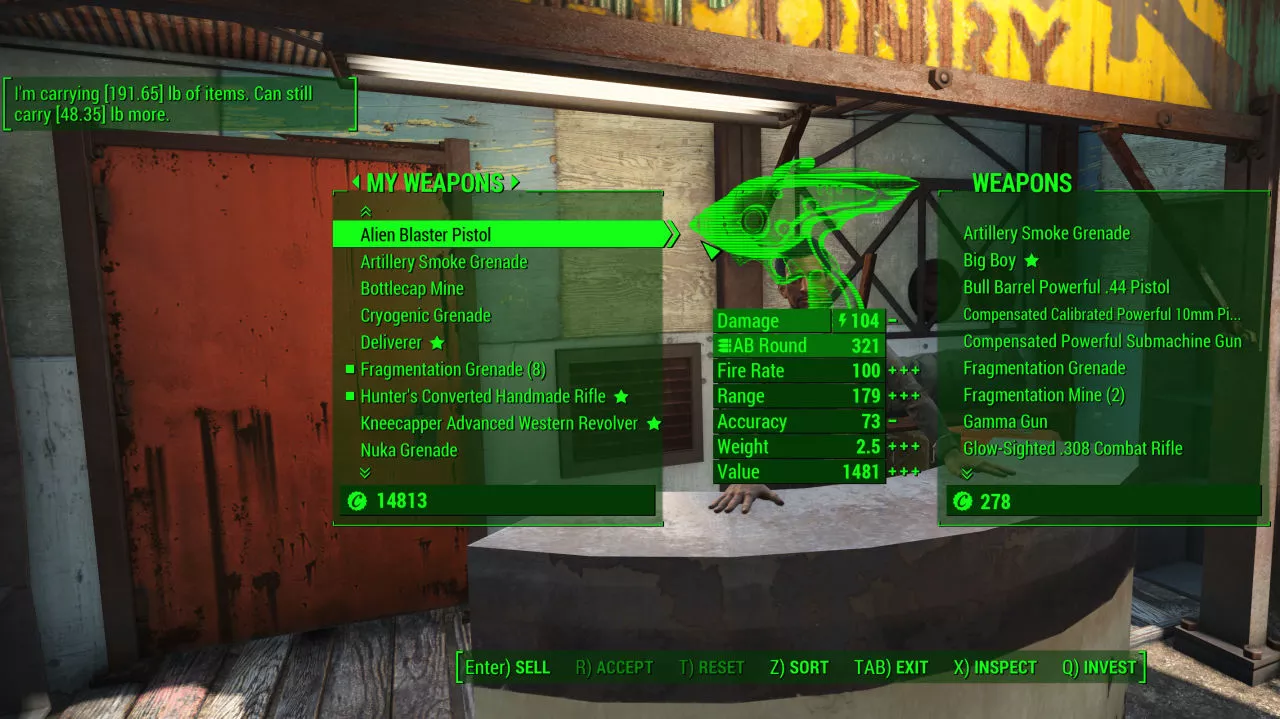Go to previous category with left arrow

point(355,183)
